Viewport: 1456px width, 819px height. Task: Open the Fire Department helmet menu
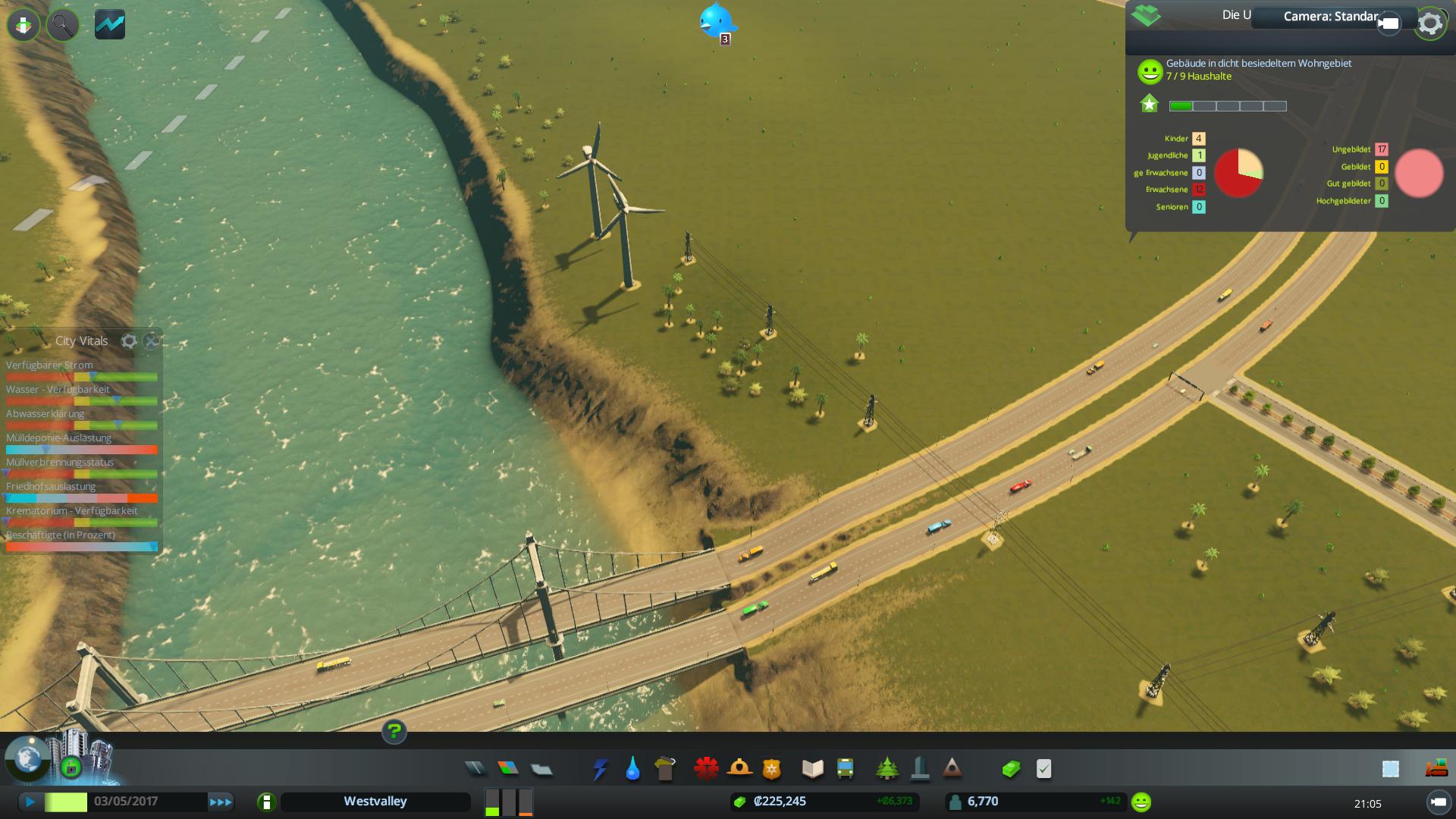click(739, 769)
